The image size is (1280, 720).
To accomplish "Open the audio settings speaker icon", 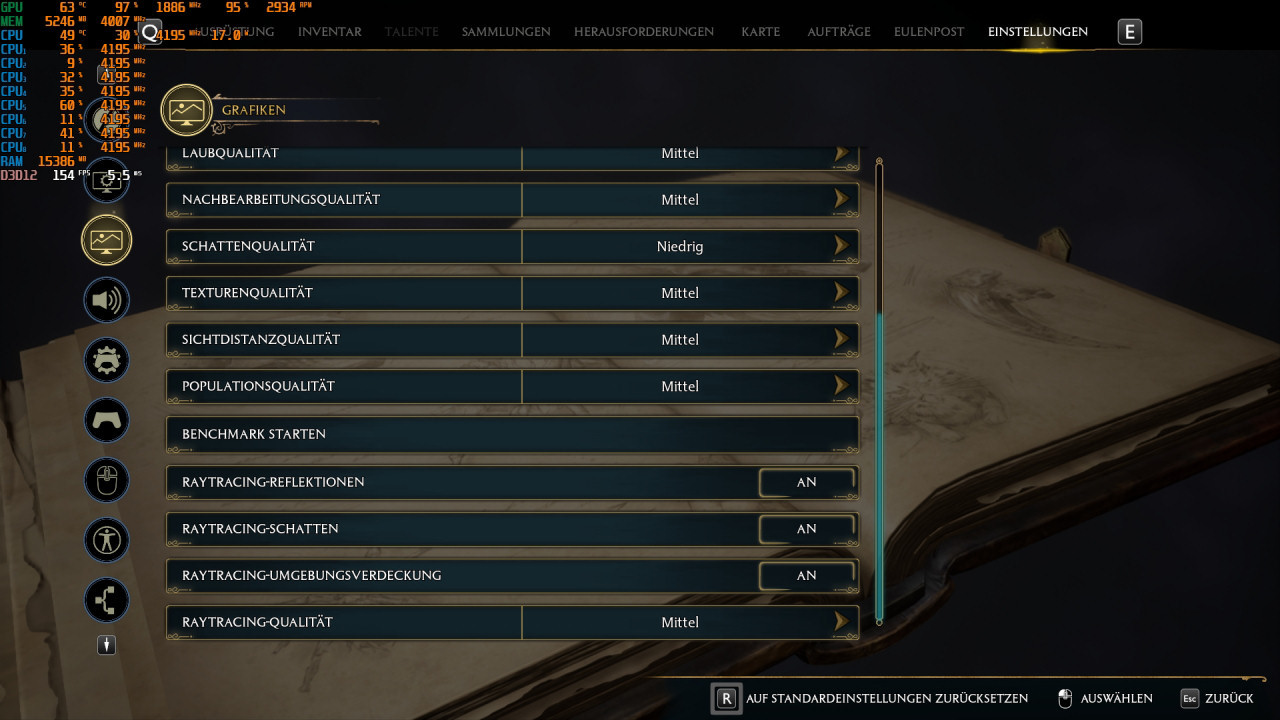I will (106, 300).
